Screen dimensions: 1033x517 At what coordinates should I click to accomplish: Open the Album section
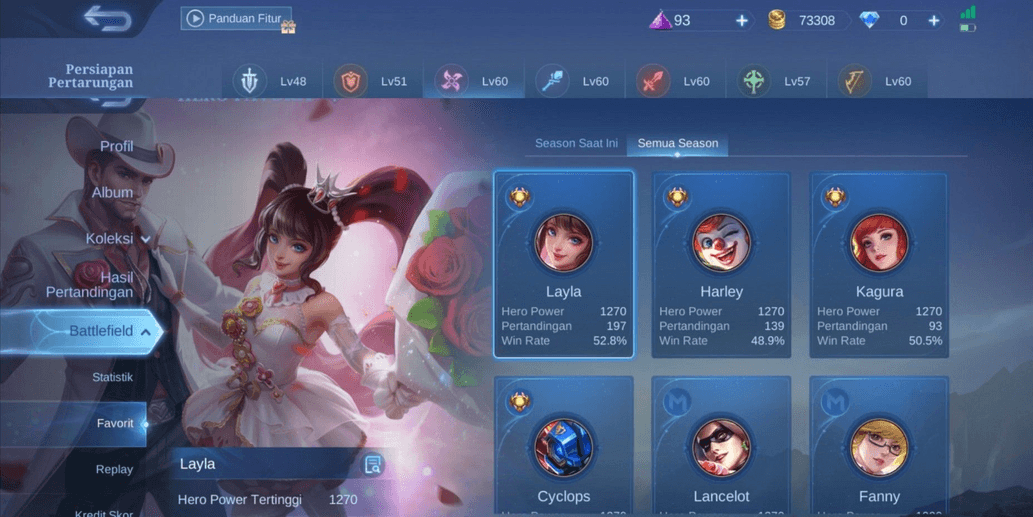tap(112, 192)
